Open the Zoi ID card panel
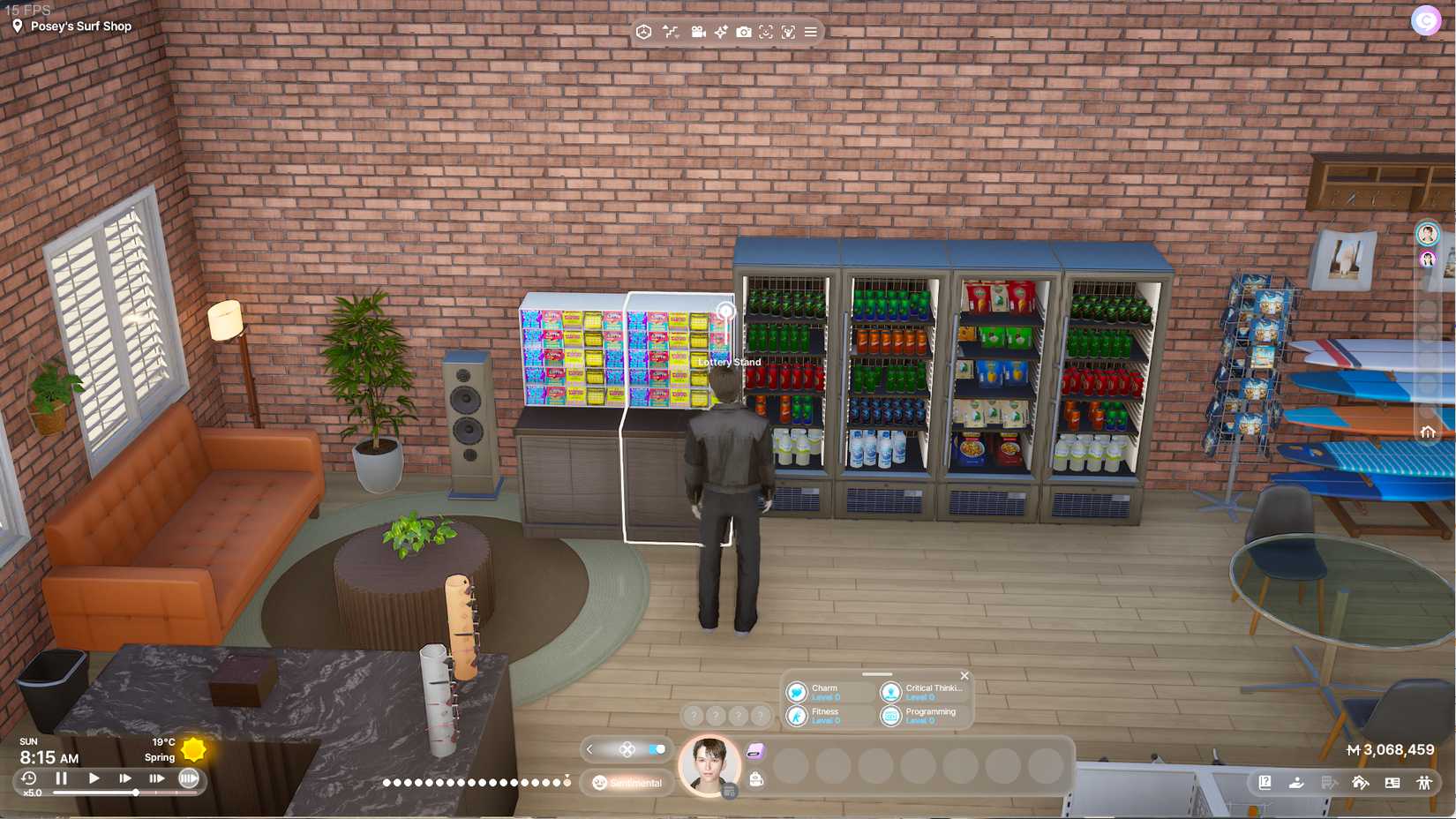Viewport: 1456px width, 819px height. click(1392, 782)
